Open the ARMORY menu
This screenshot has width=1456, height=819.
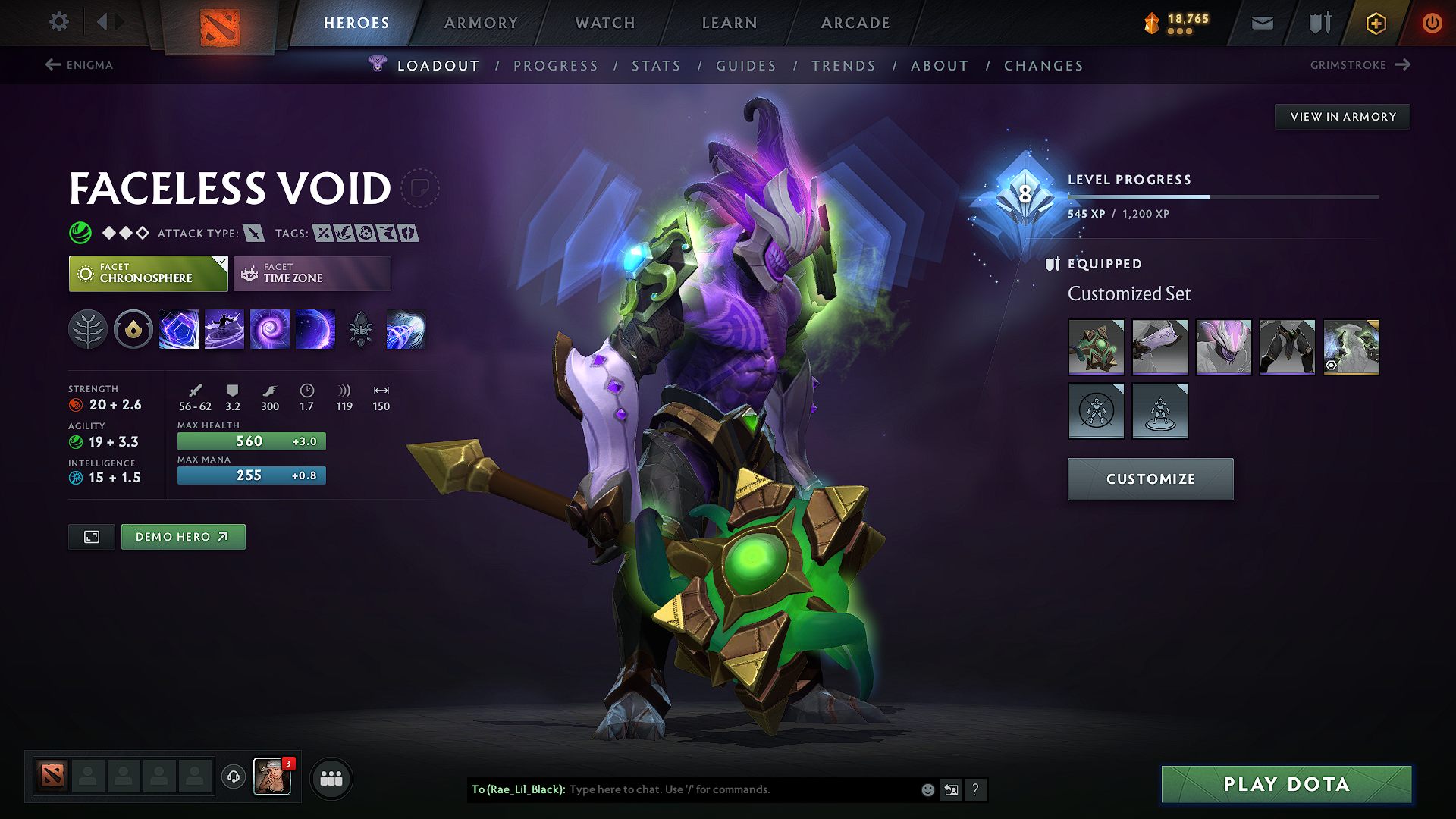481,23
